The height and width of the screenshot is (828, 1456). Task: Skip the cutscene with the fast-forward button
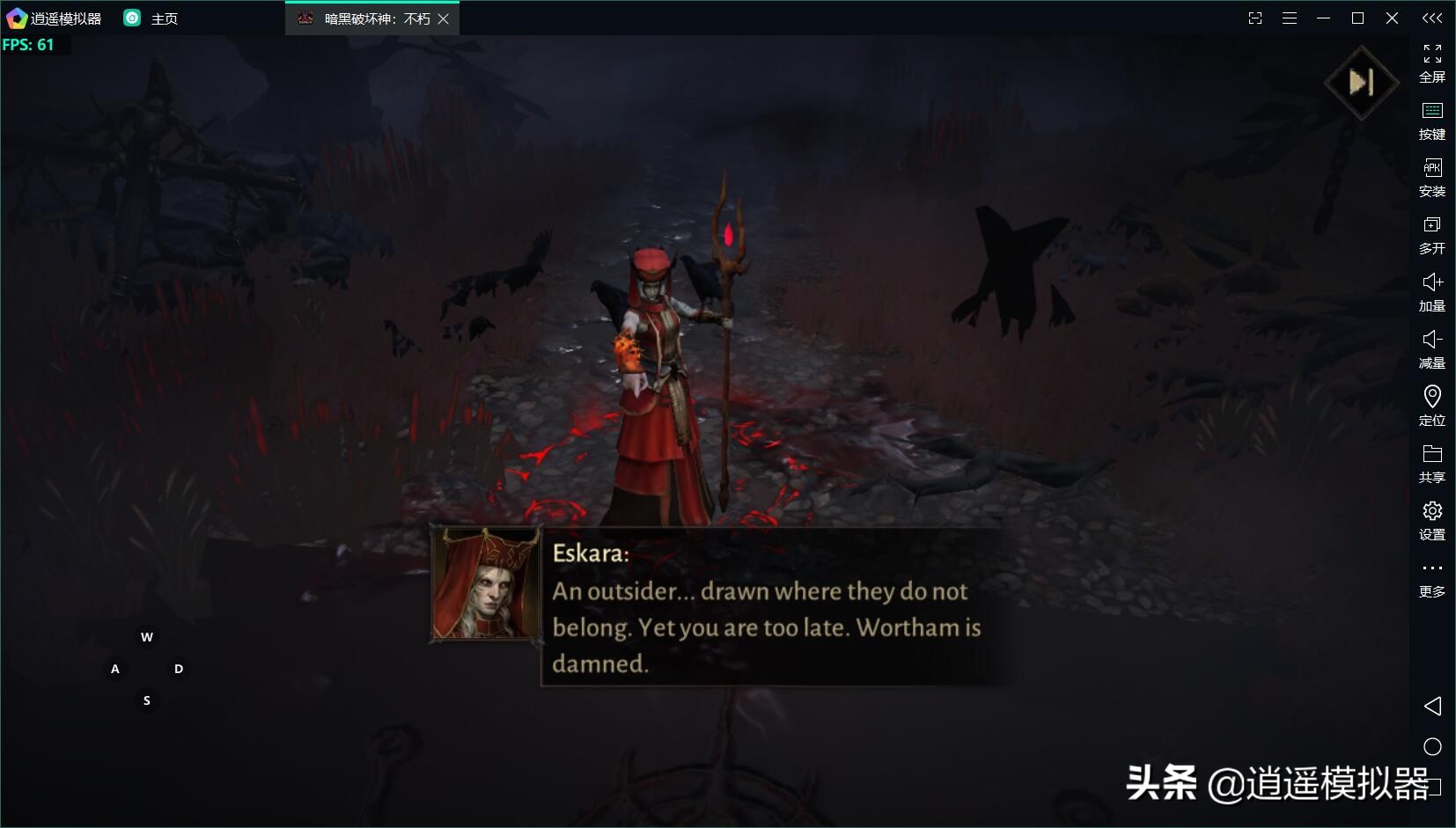click(x=1361, y=83)
